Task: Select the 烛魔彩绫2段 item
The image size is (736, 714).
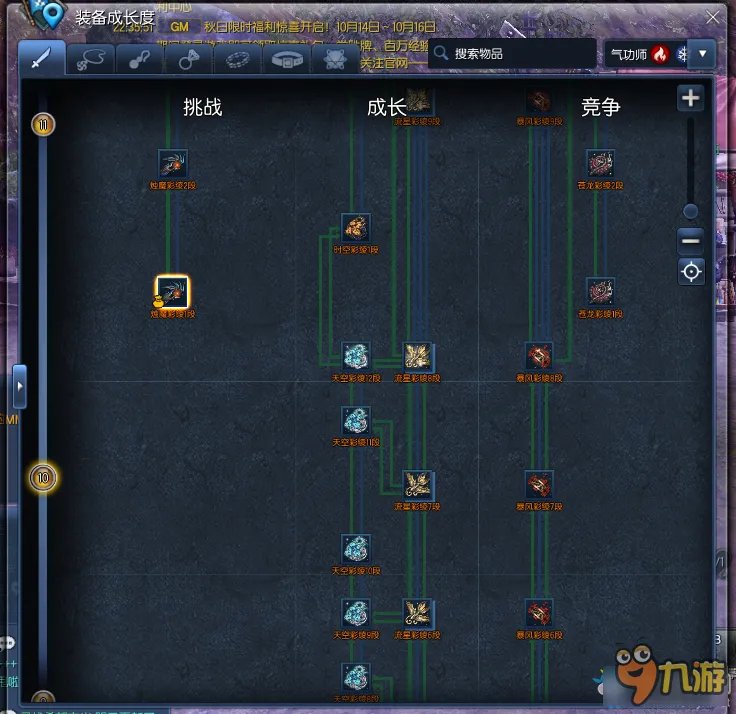Action: pyautogui.click(x=173, y=165)
